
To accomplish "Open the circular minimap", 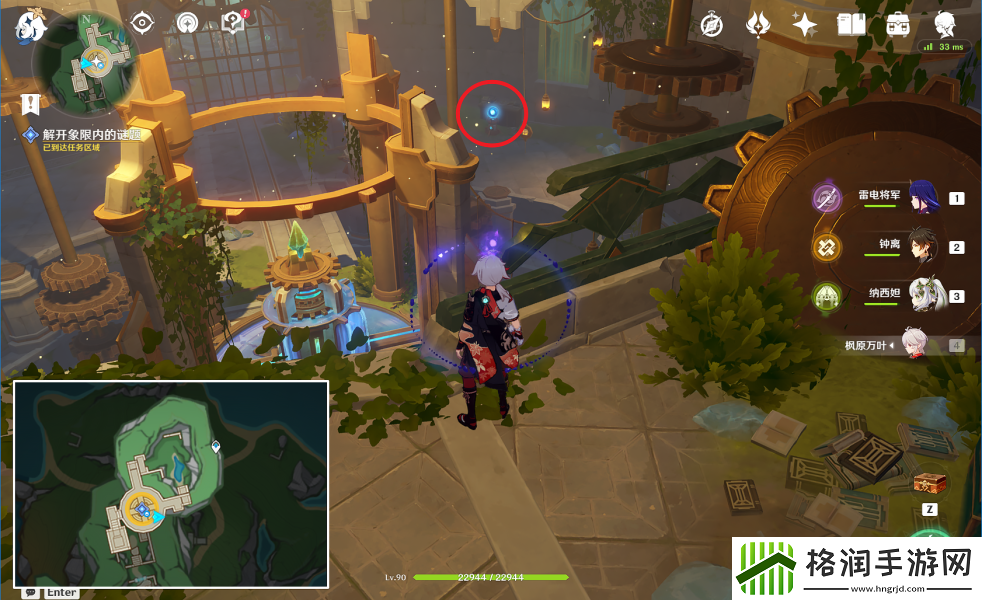I will point(86,62).
